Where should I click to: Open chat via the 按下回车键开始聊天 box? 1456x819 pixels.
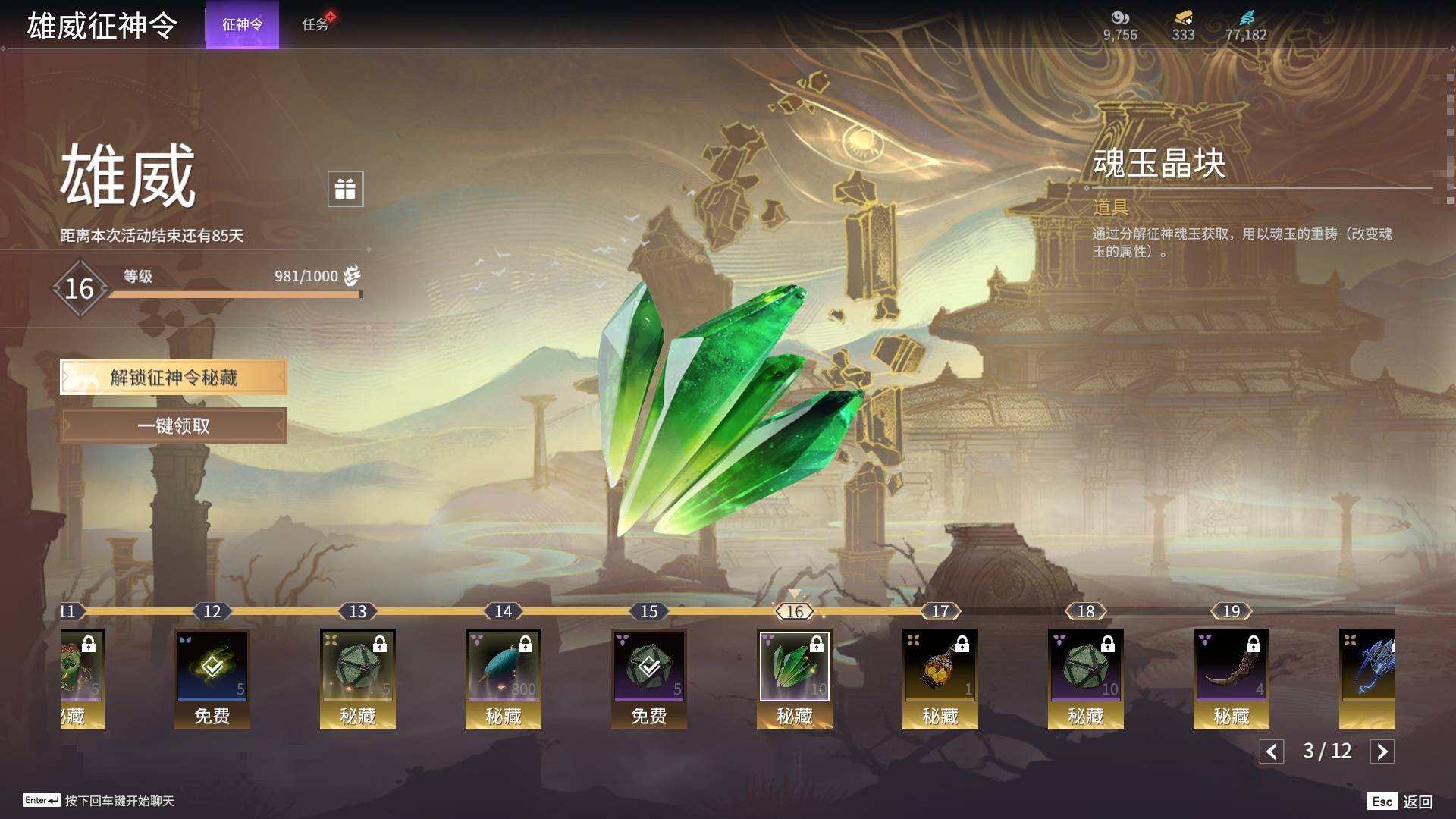pos(119,801)
